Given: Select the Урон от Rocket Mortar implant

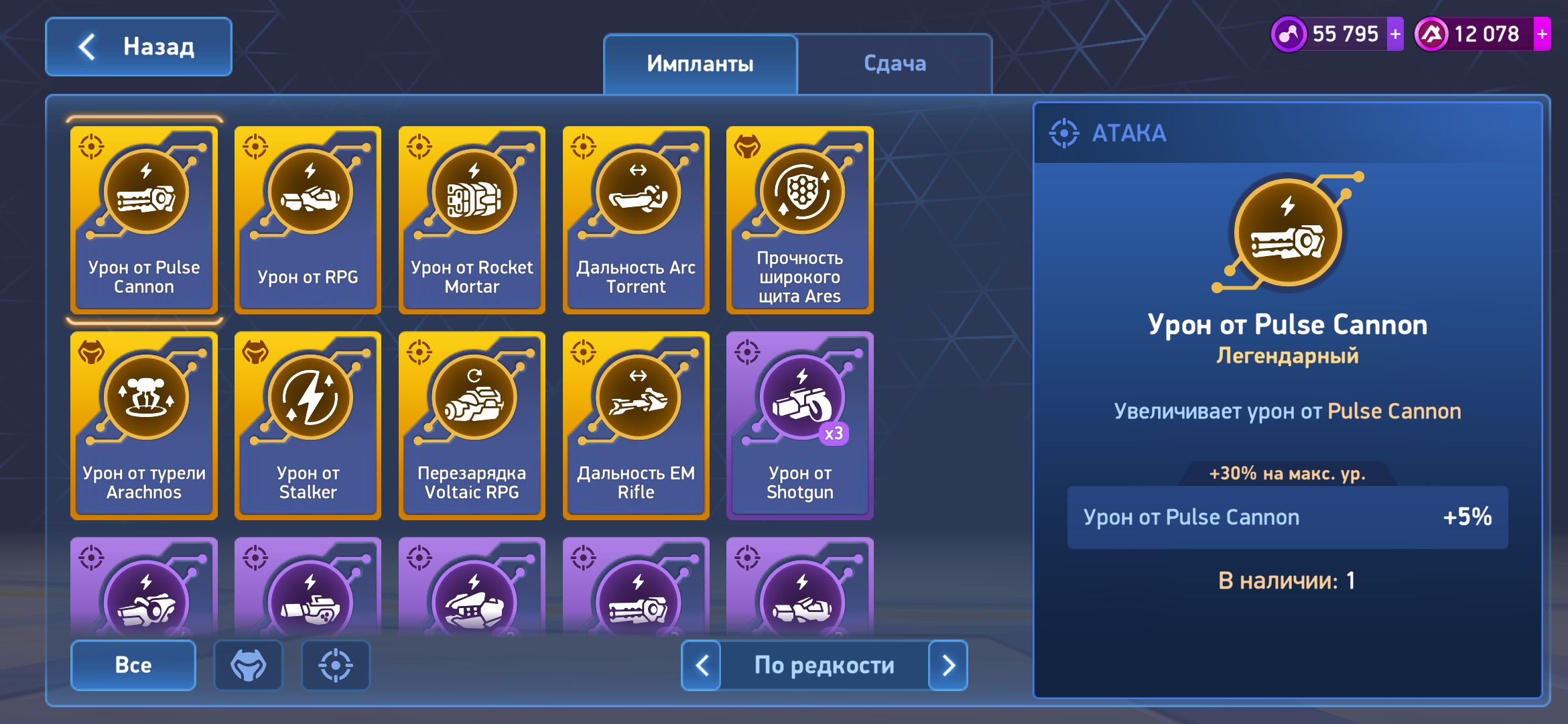Looking at the screenshot, I should tap(472, 220).
